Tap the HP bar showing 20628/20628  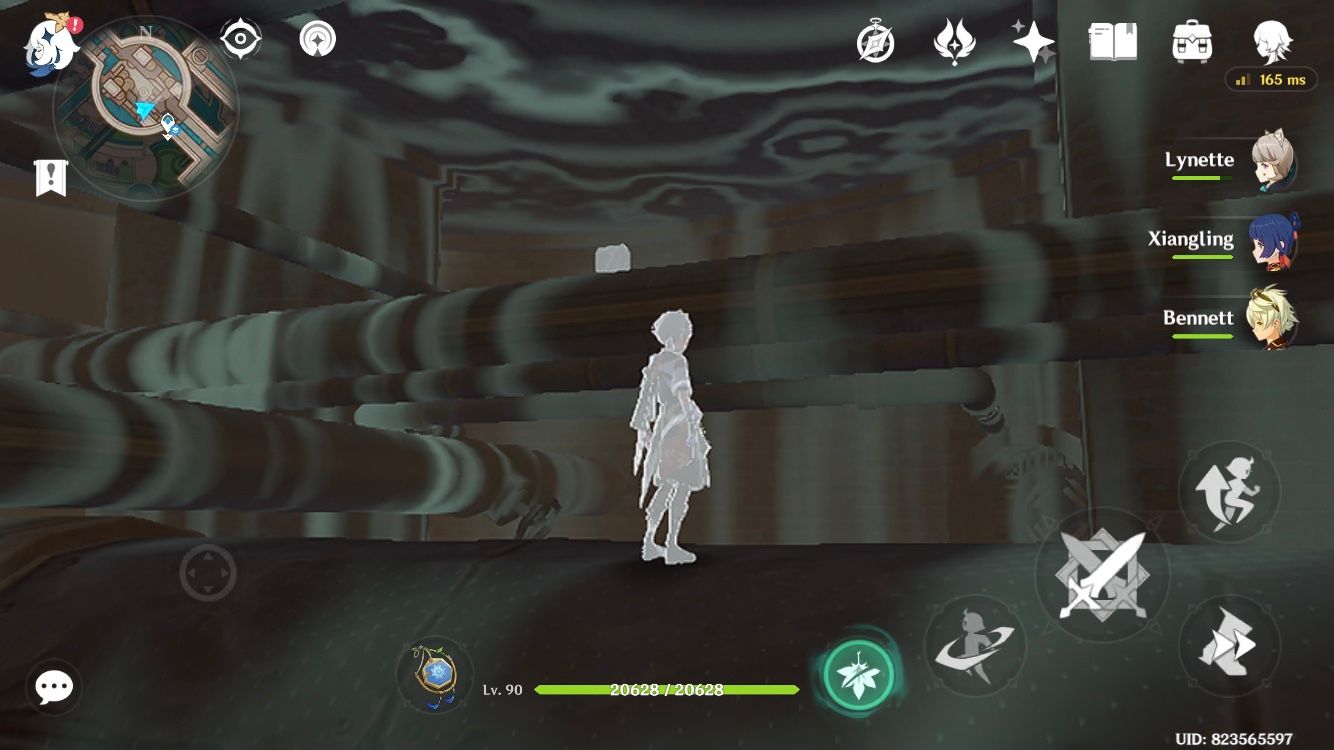(x=665, y=690)
